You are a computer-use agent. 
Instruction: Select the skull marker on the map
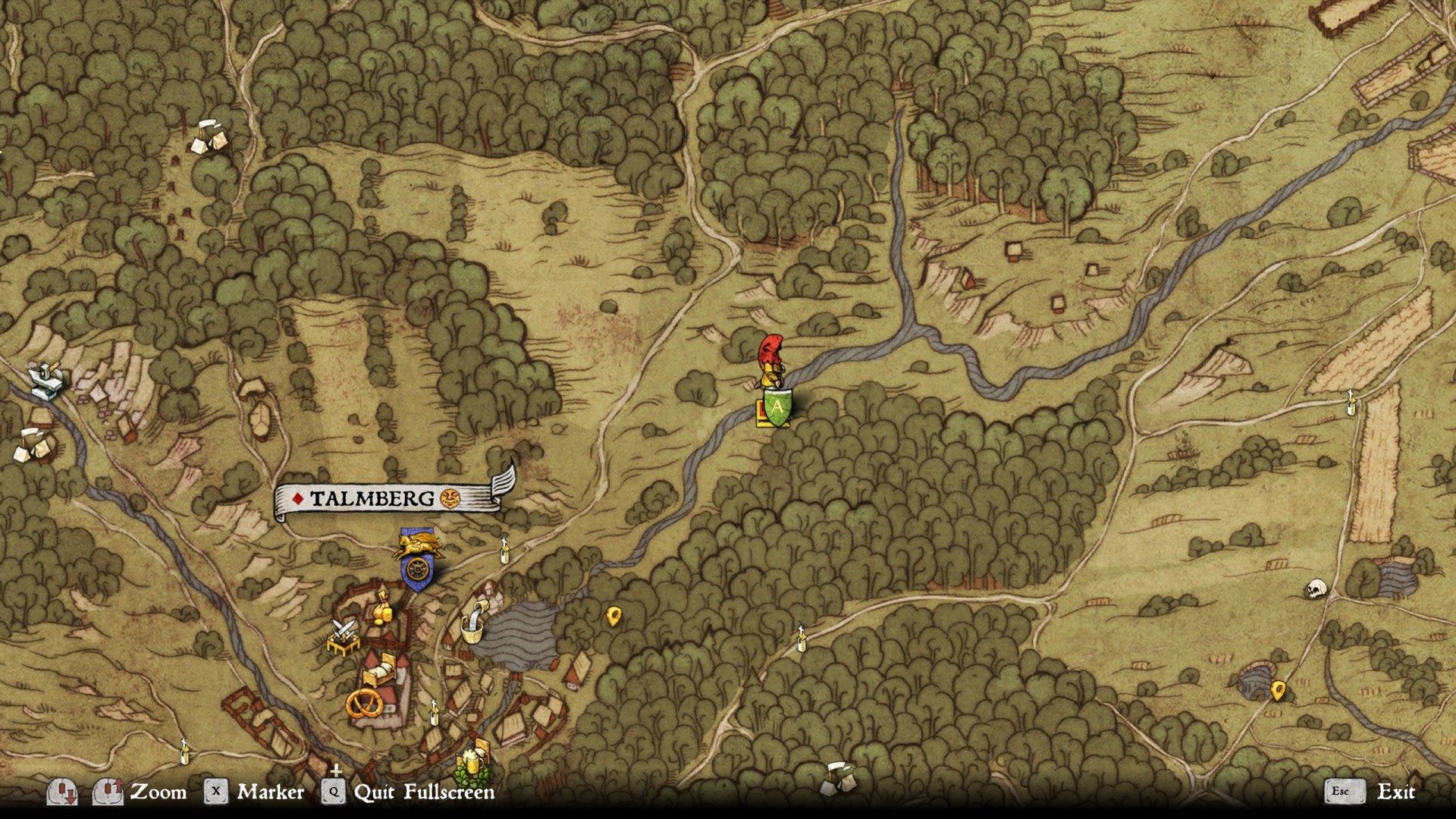click(1316, 588)
